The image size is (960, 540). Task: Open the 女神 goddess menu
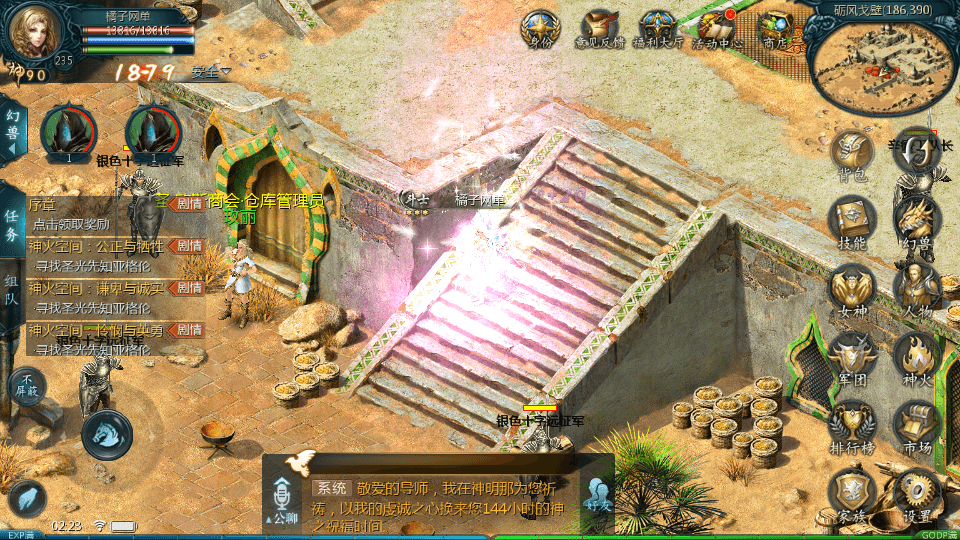[852, 290]
